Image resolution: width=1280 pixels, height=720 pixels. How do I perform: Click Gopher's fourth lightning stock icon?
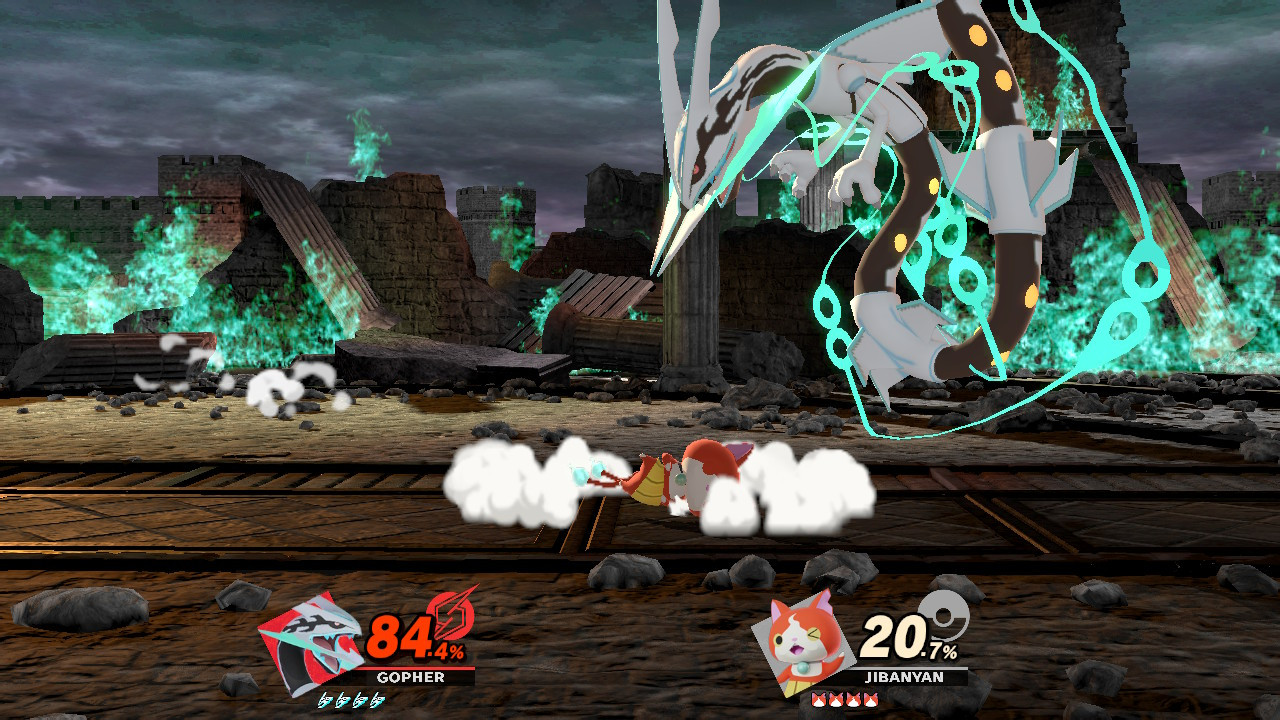click(377, 701)
